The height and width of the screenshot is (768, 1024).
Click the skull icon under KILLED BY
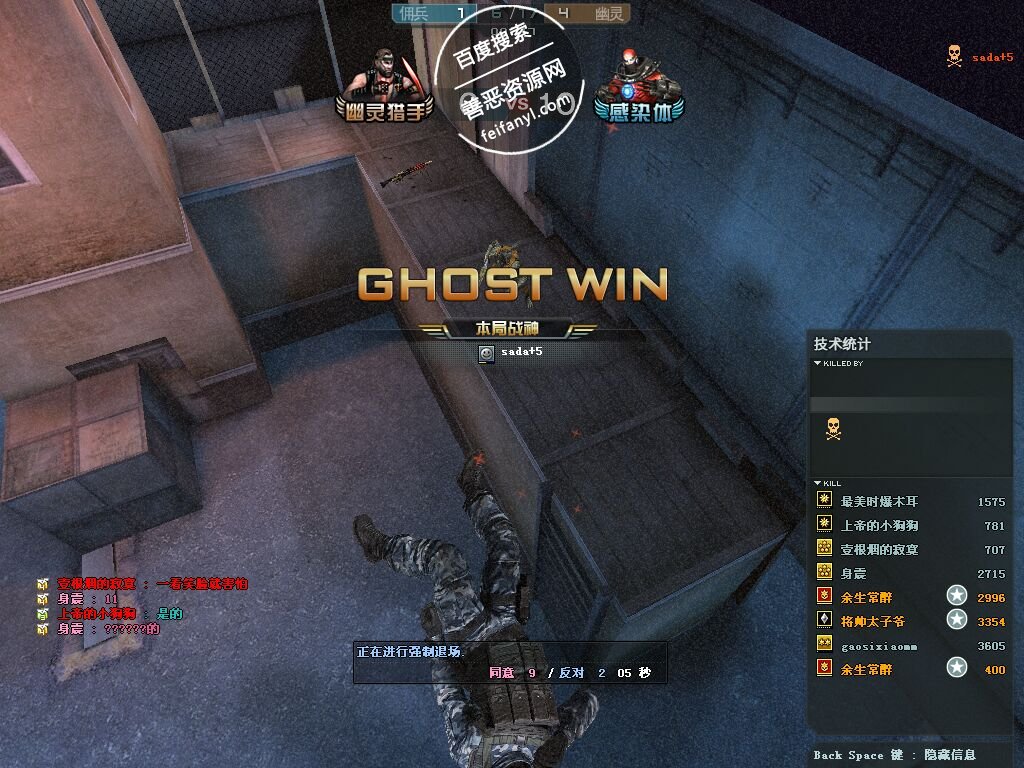832,429
